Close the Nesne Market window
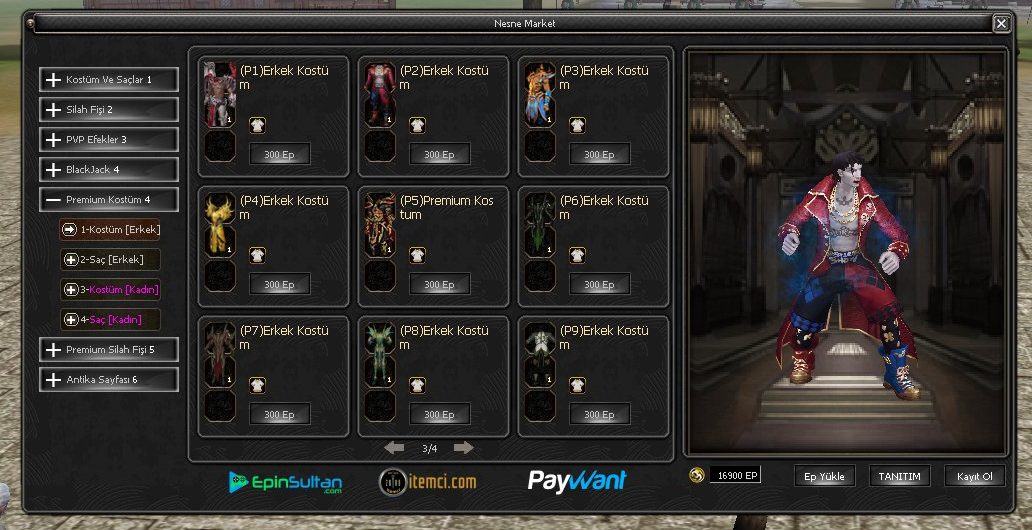Viewport: 1032px width, 530px height. click(1001, 23)
